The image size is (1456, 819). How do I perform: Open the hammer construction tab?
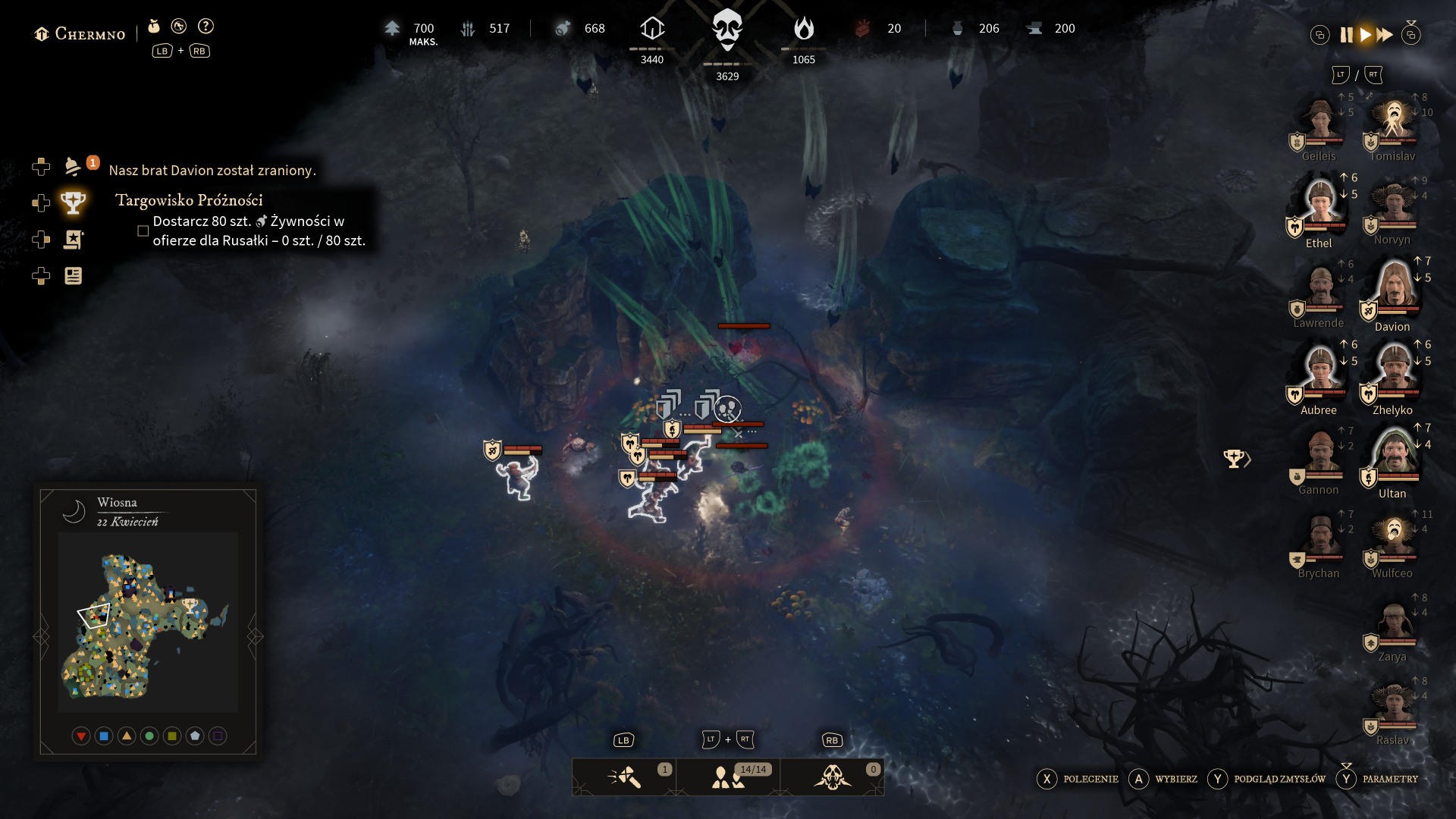(x=624, y=777)
